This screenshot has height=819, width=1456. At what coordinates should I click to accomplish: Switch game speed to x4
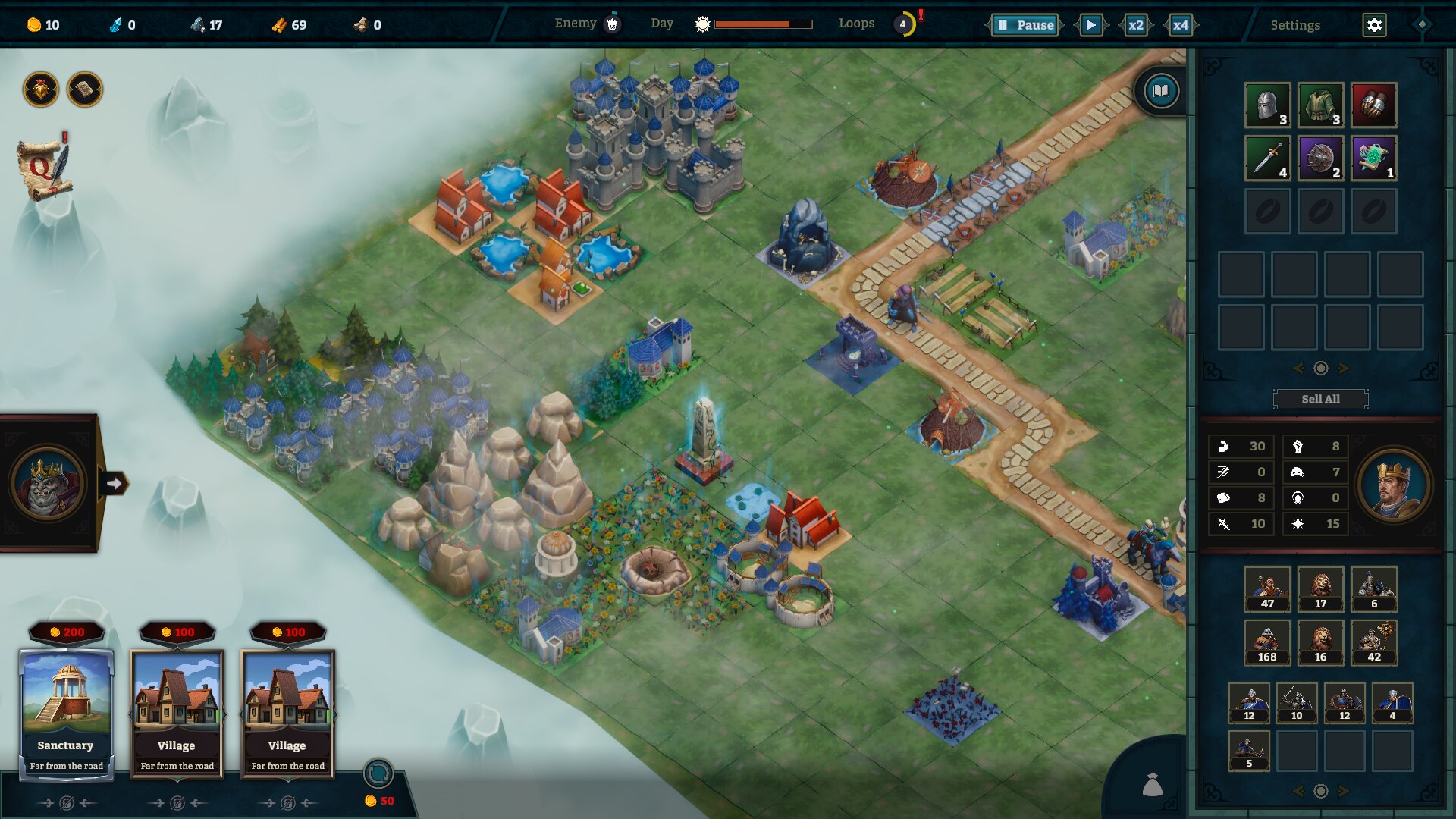coord(1180,25)
